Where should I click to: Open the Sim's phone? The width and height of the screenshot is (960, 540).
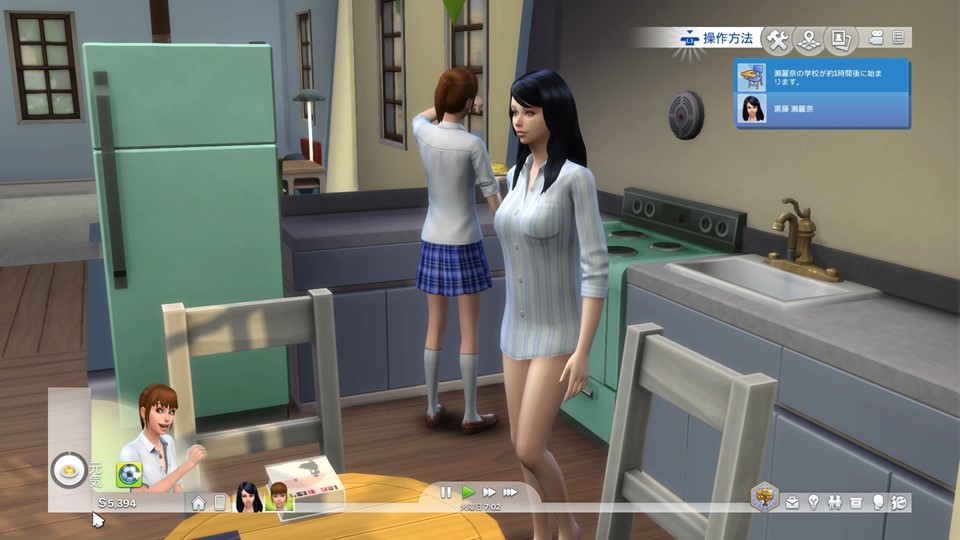(220, 503)
